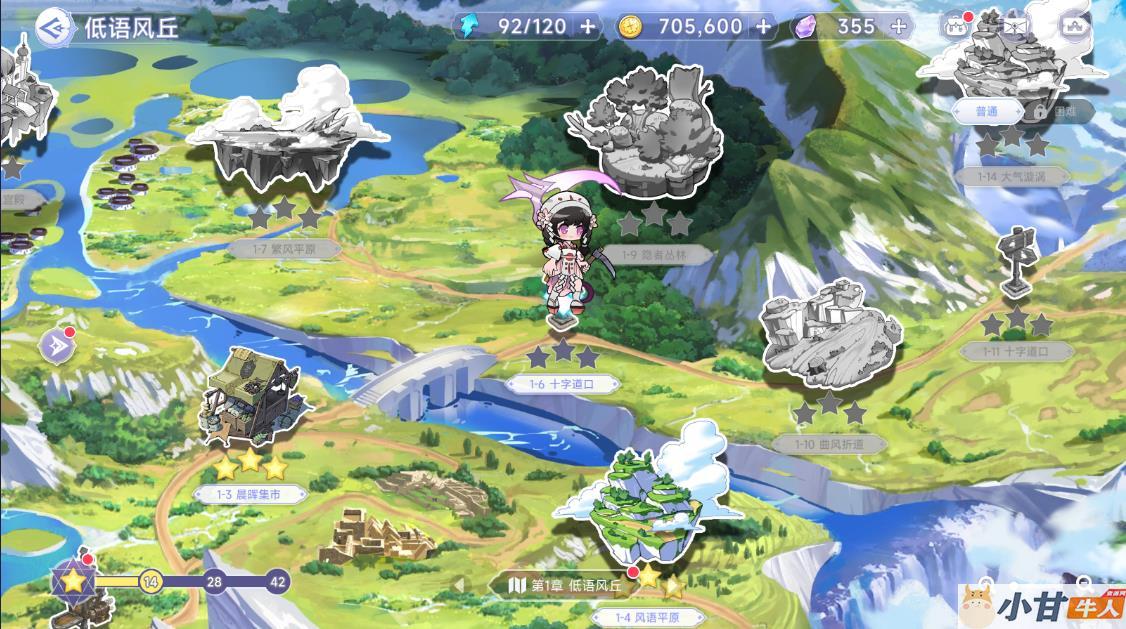Image resolution: width=1126 pixels, height=629 pixels.
Task: Select the 普通 normal difficulty tab
Action: tap(986, 112)
